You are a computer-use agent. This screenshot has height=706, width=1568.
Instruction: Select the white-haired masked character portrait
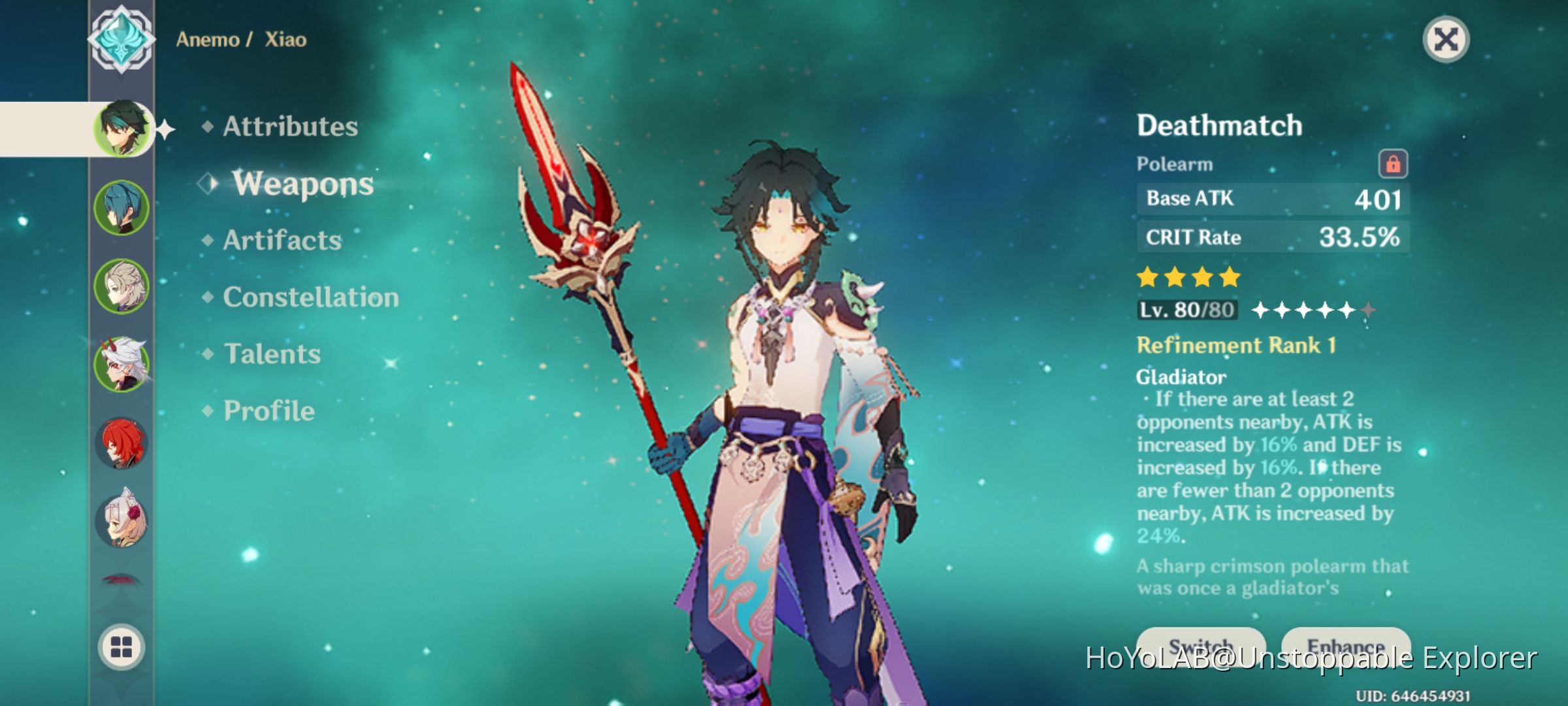pyautogui.click(x=123, y=366)
